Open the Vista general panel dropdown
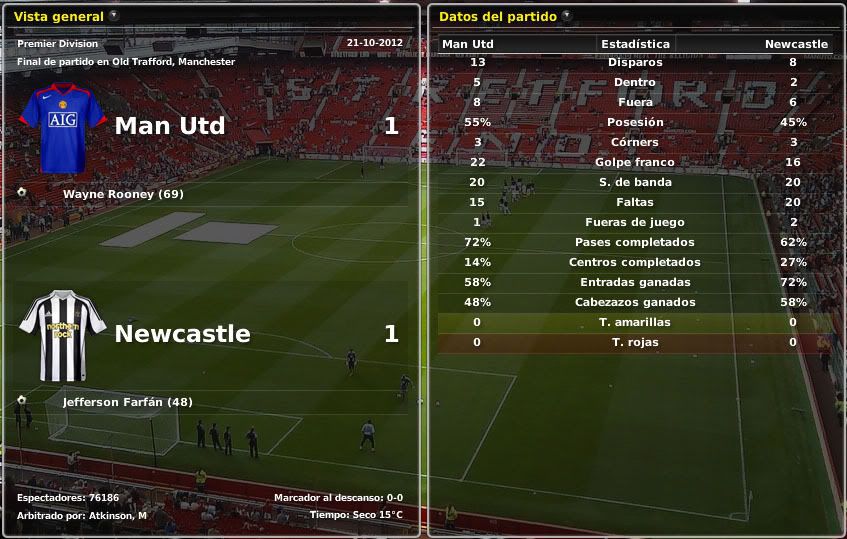This screenshot has height=539, width=847. [113, 15]
